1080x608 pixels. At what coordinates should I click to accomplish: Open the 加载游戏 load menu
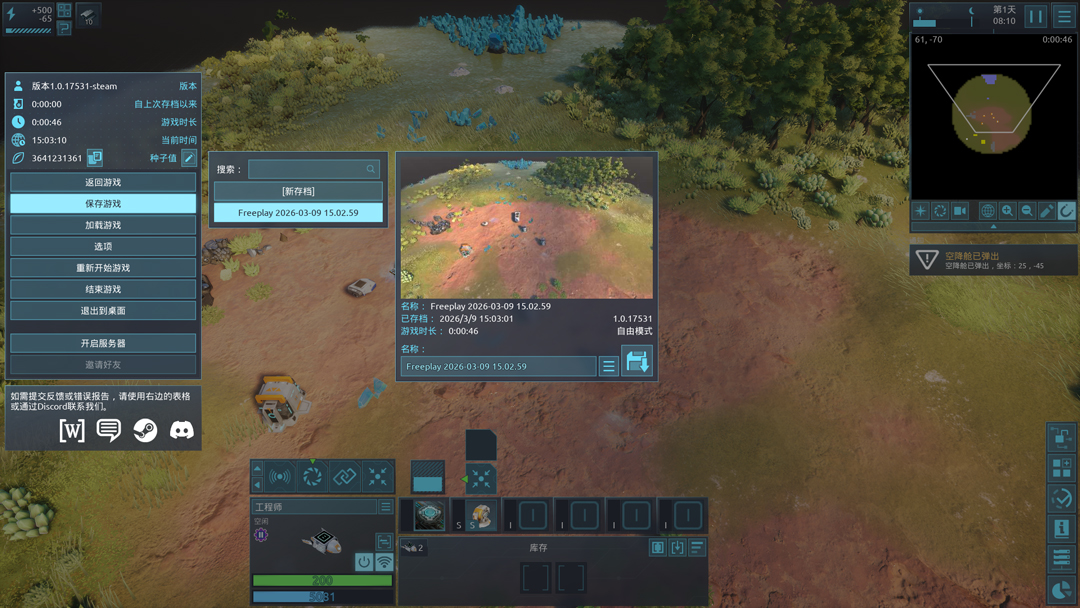103,225
